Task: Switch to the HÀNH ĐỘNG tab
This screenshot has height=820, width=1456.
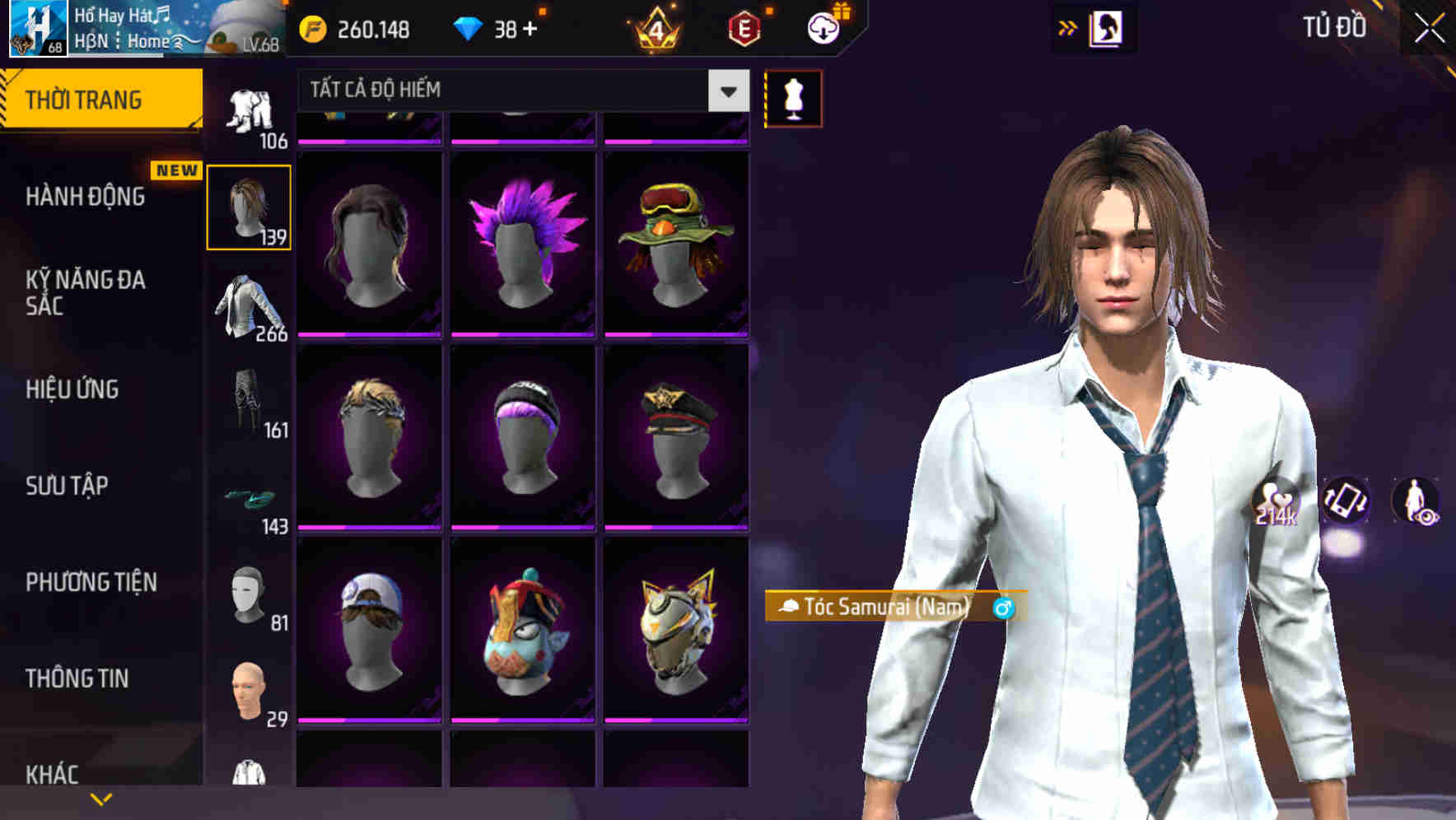Action: coord(86,197)
